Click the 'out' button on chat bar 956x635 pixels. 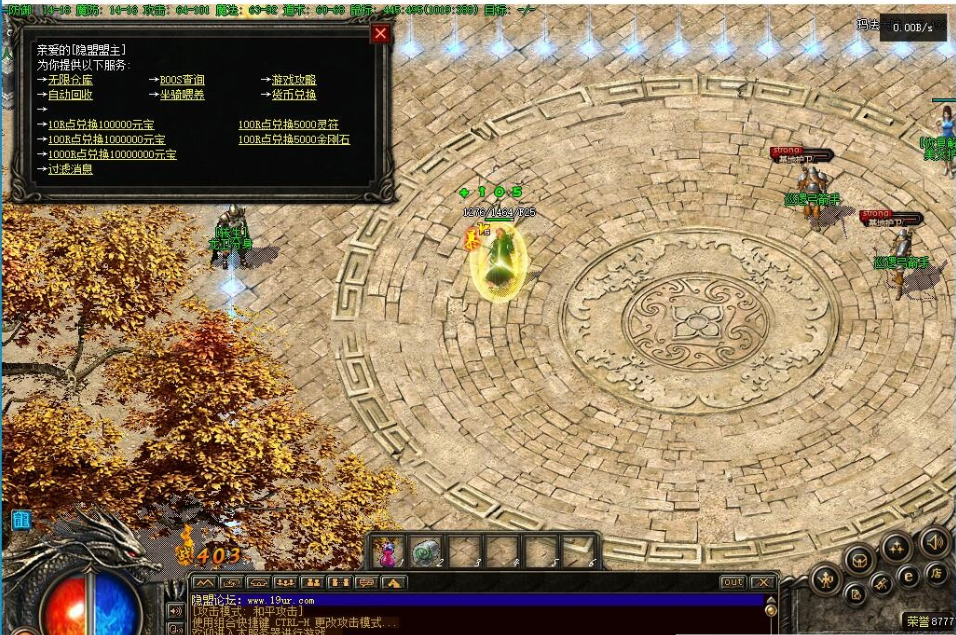[733, 582]
